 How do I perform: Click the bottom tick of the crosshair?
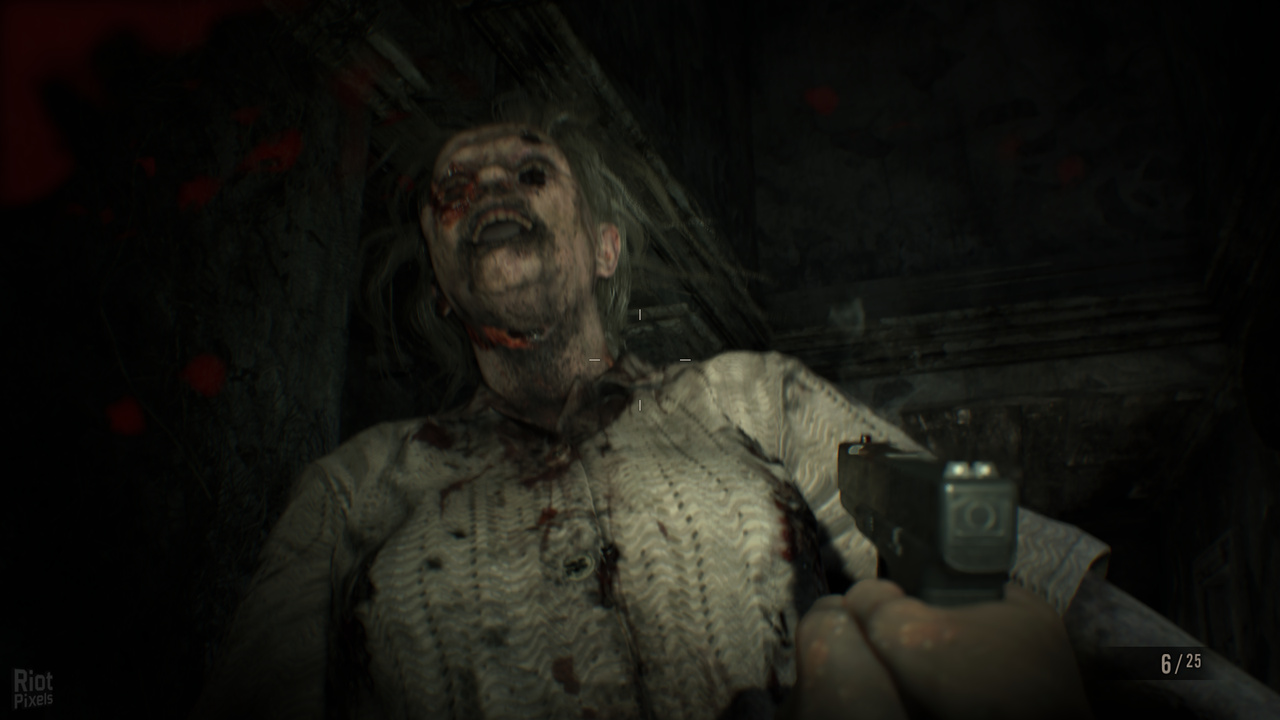click(x=640, y=405)
